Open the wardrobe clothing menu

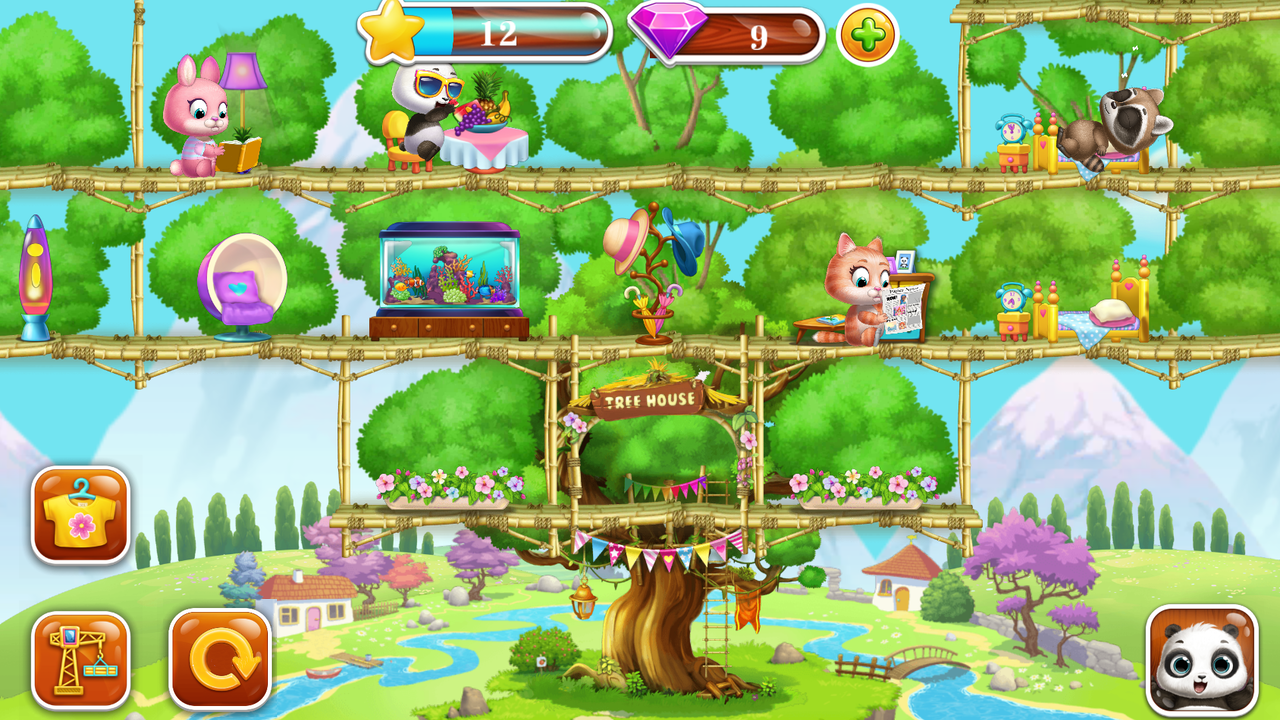pyautogui.click(x=80, y=515)
